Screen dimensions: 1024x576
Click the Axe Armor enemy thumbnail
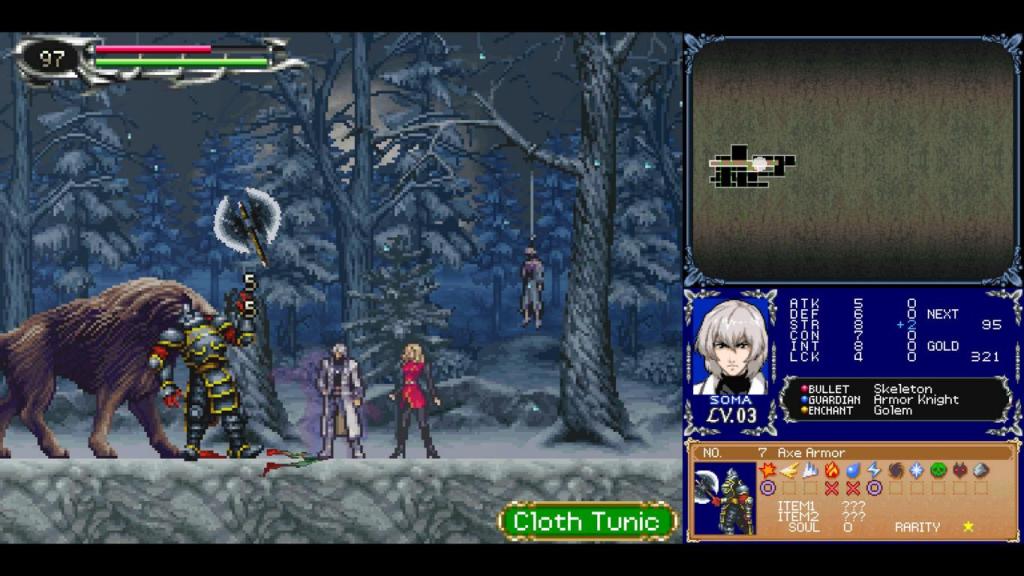point(726,498)
